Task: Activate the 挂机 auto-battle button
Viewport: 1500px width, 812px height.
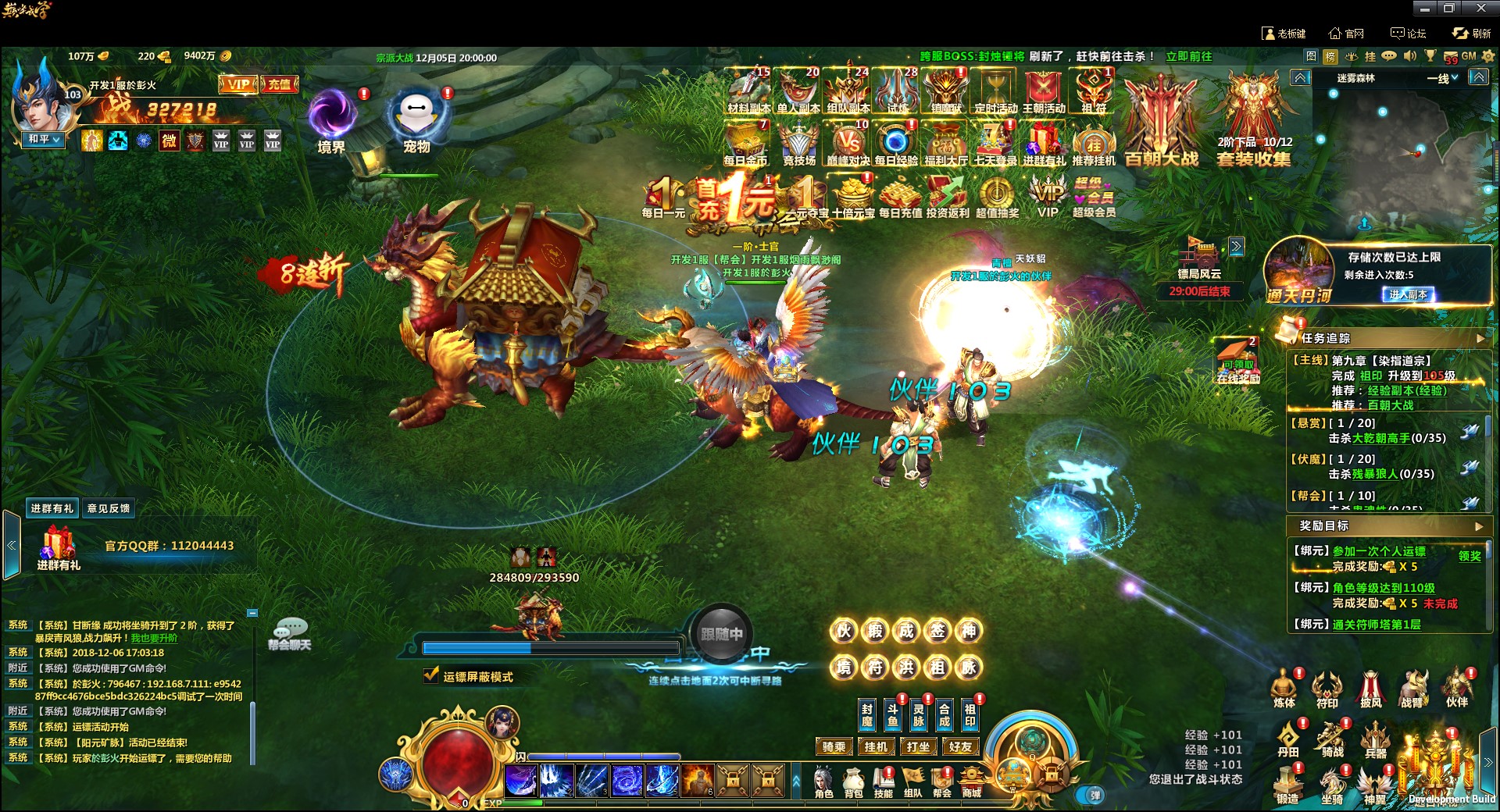Action: (876, 747)
